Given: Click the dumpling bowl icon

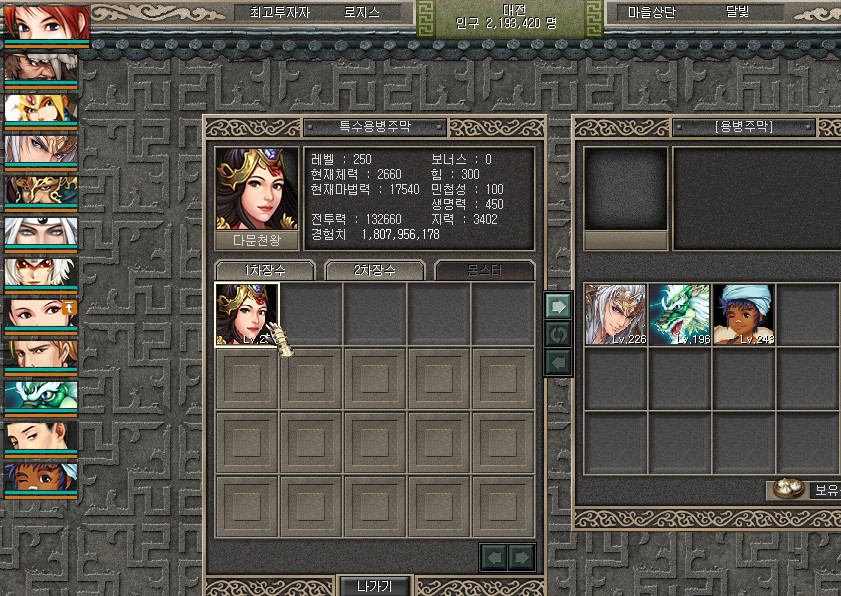Looking at the screenshot, I should 788,489.
